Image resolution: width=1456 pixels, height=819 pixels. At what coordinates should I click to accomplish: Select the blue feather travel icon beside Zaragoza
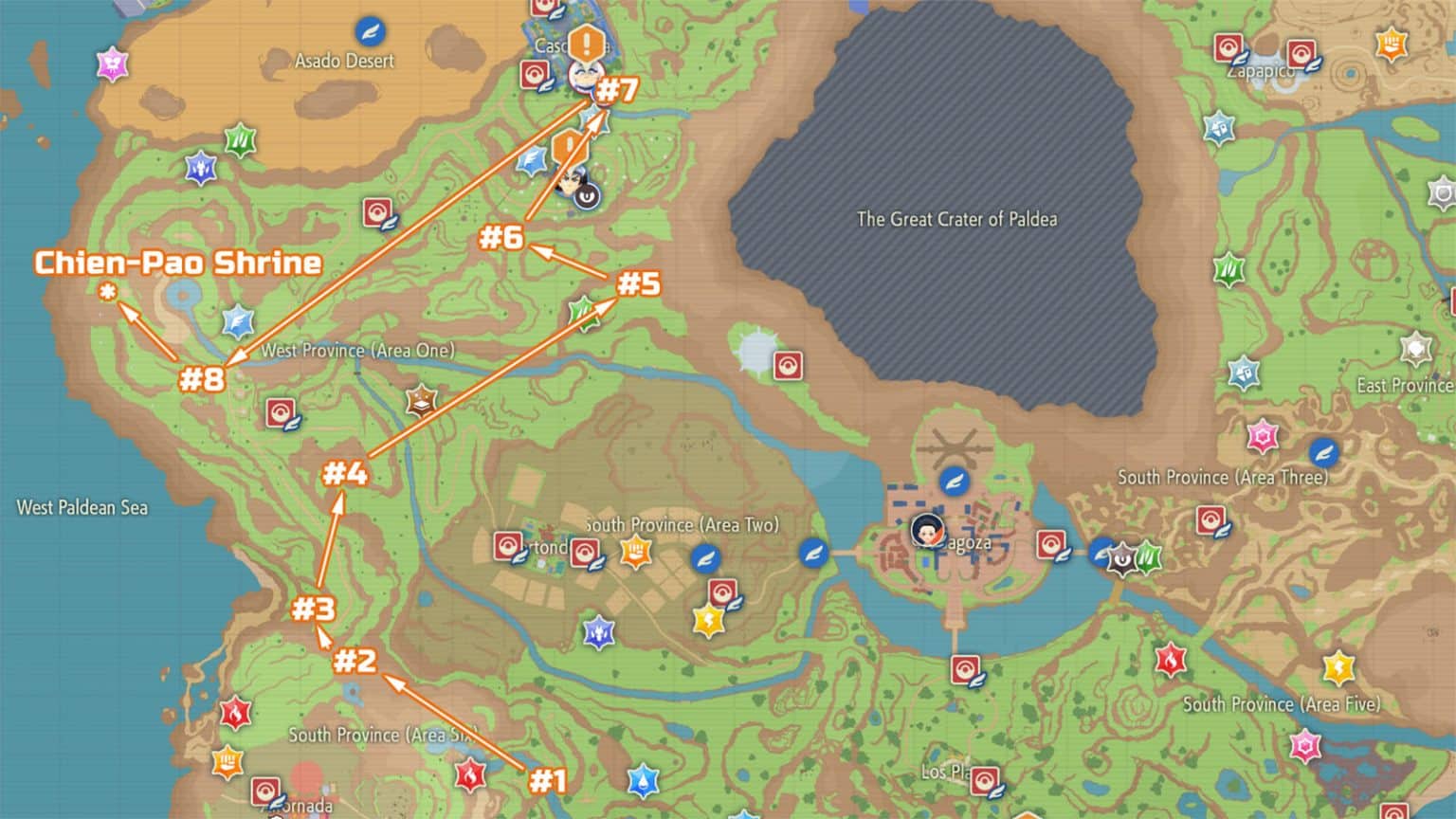coord(955,481)
